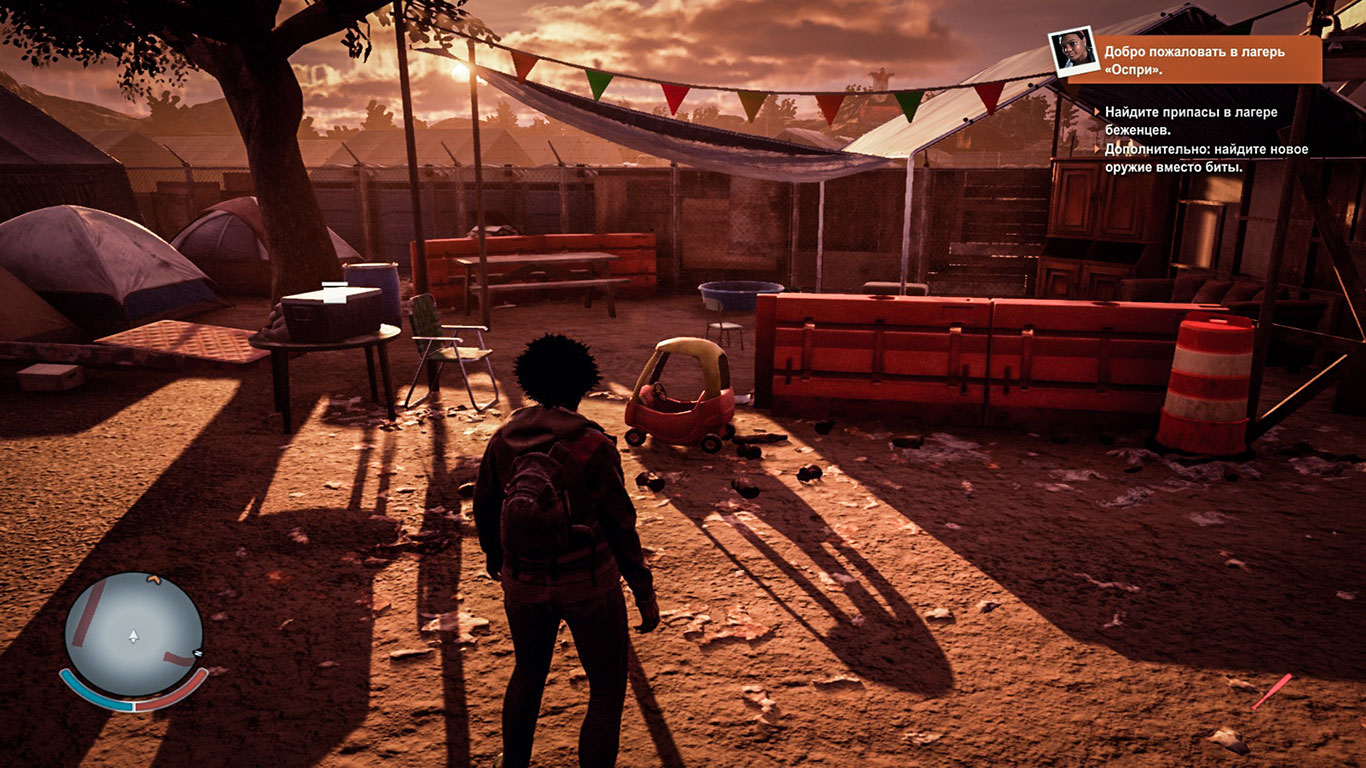Select the orange objective marker on the minimap edge
Viewport: 1366px width, 768px height.
click(x=154, y=579)
